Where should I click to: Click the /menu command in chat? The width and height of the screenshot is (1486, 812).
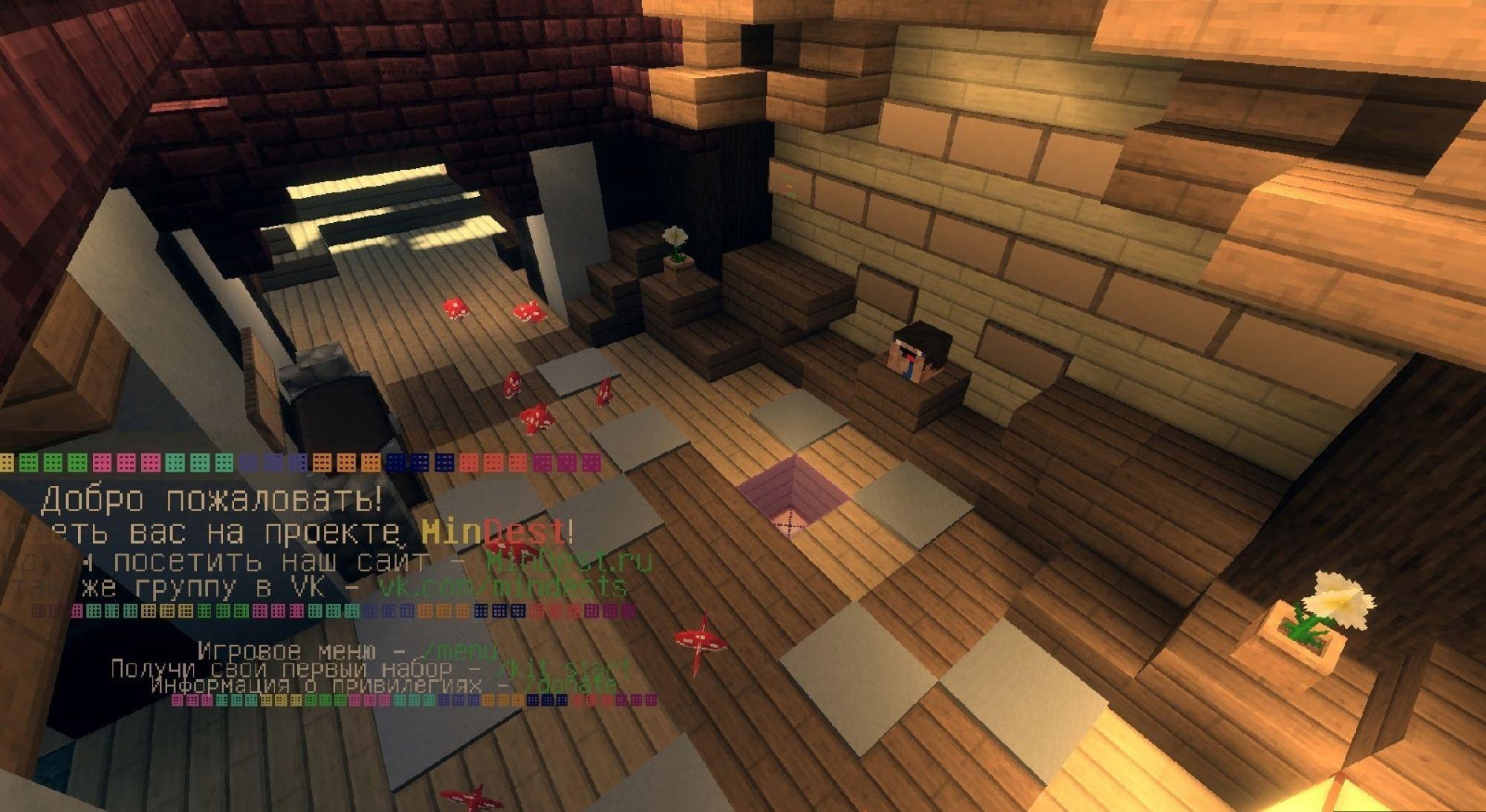click(458, 652)
